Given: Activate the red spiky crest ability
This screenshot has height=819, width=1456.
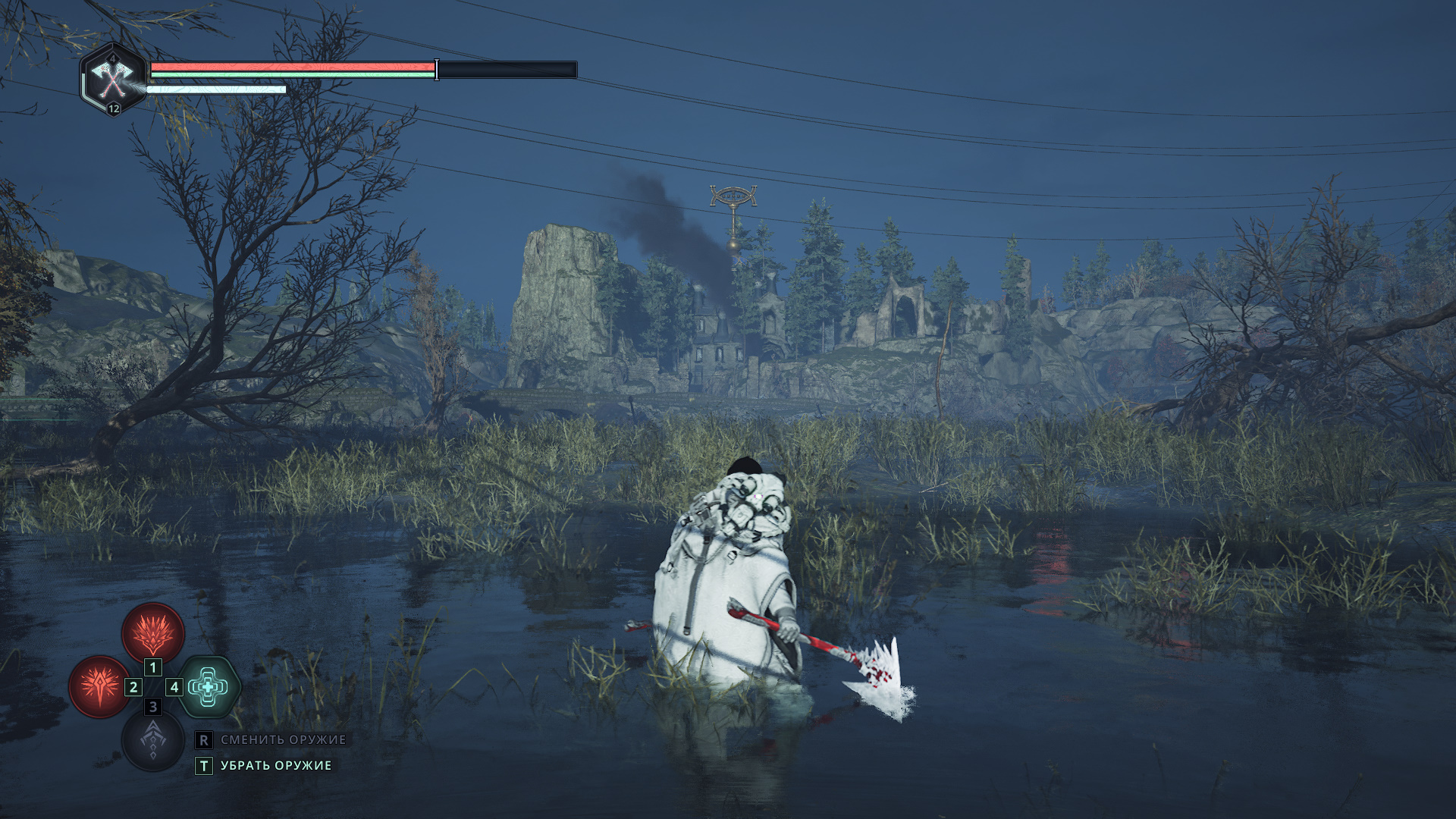Looking at the screenshot, I should coord(153,632).
